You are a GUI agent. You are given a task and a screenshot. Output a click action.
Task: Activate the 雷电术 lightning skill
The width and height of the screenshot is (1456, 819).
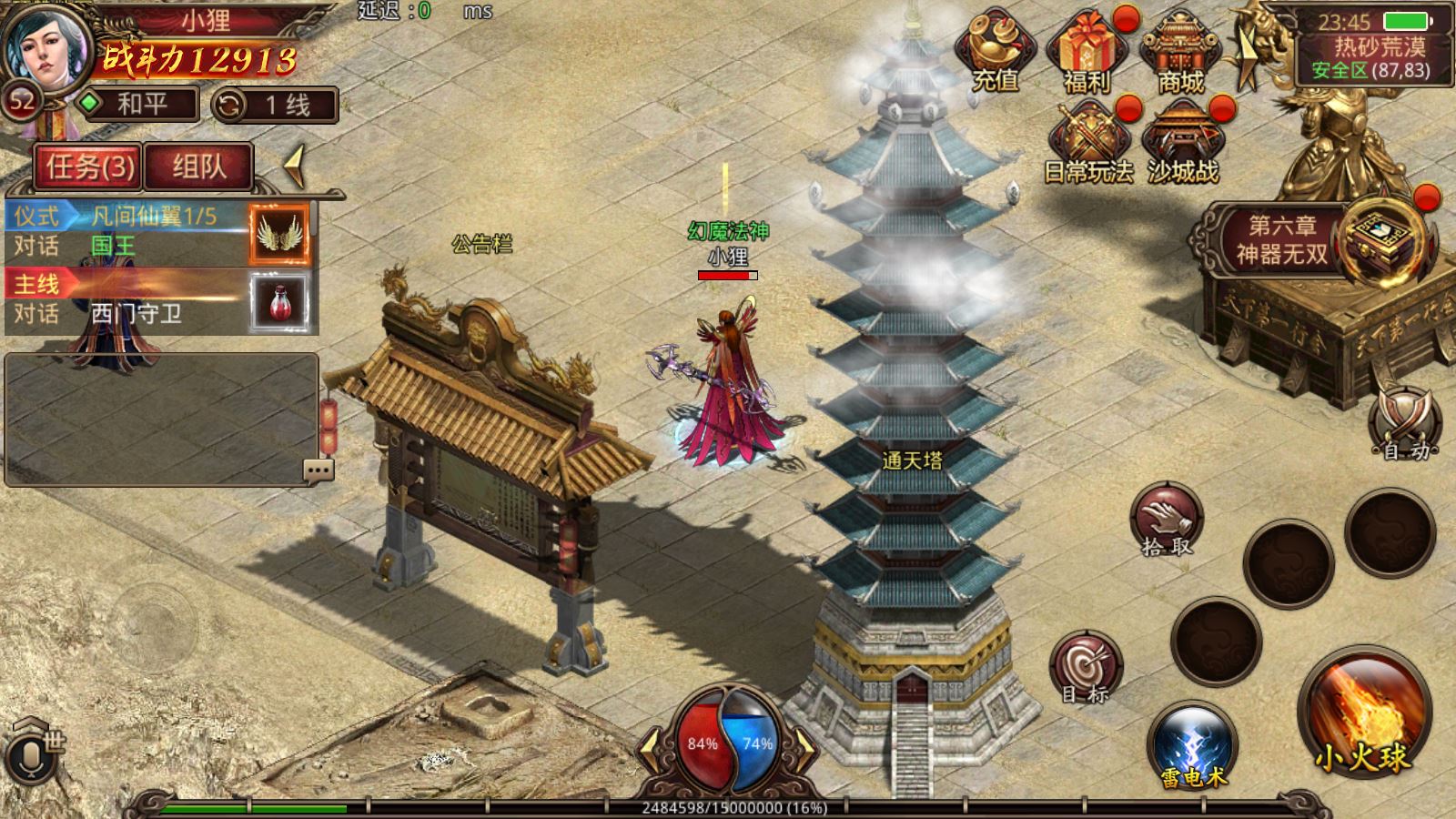1193,747
